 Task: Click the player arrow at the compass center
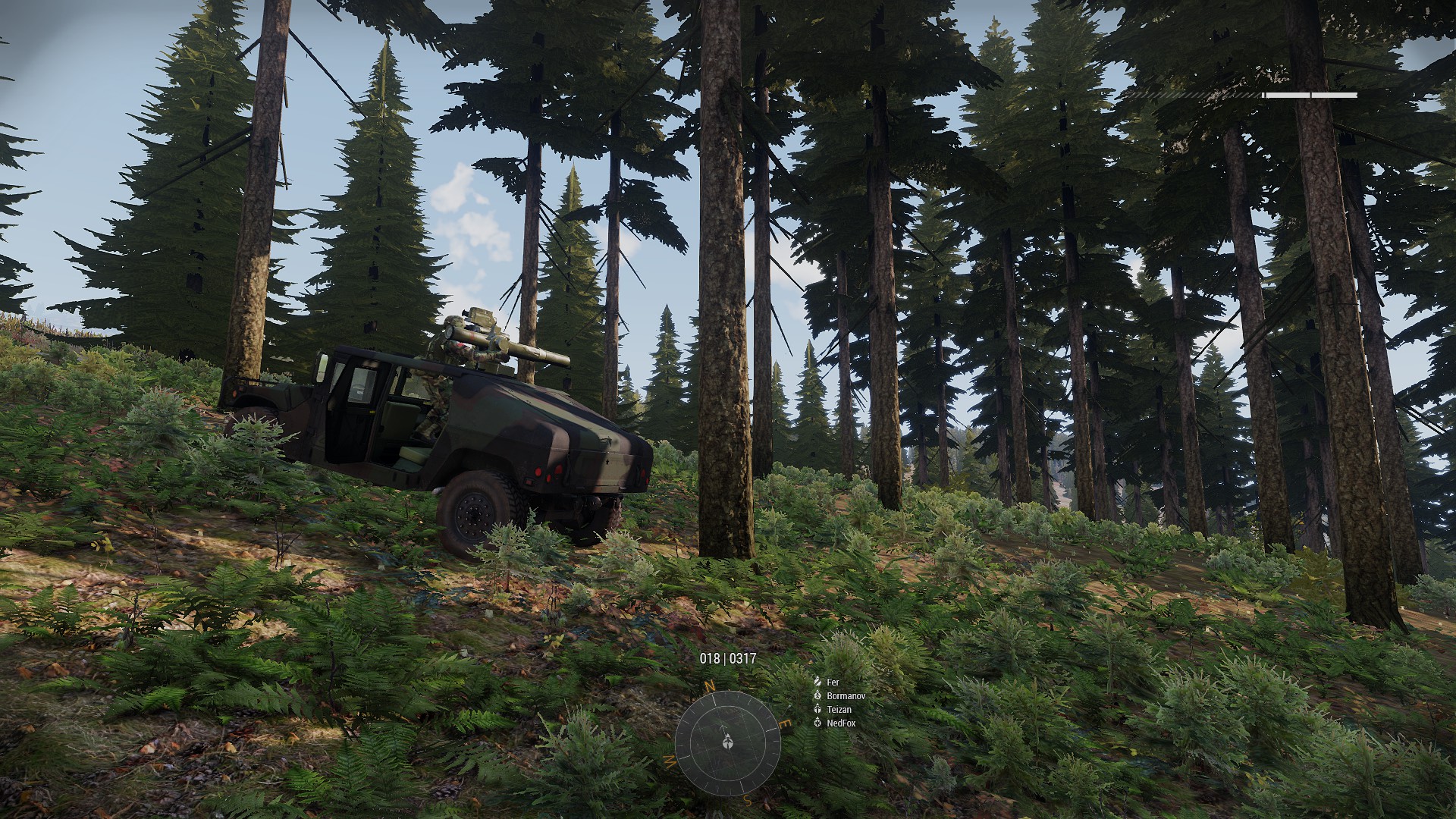[728, 742]
